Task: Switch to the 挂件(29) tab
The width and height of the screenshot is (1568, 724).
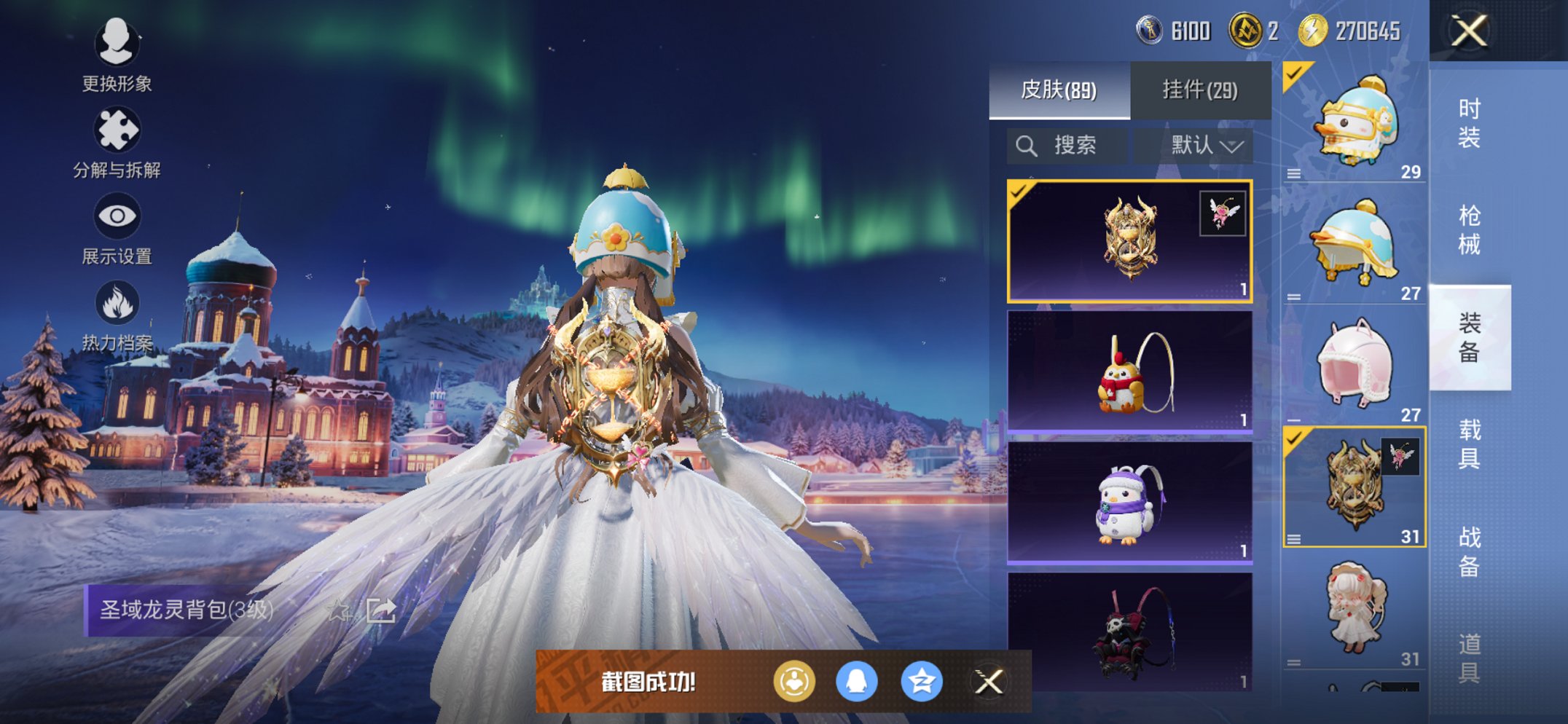Action: pos(1199,90)
